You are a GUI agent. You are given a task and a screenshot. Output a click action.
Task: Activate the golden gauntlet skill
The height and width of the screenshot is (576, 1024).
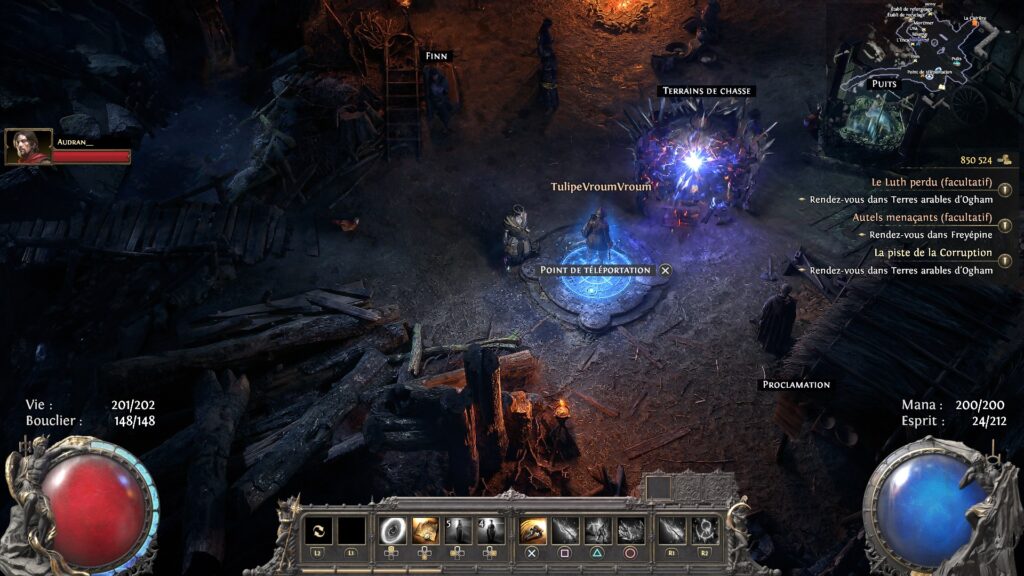pos(533,530)
